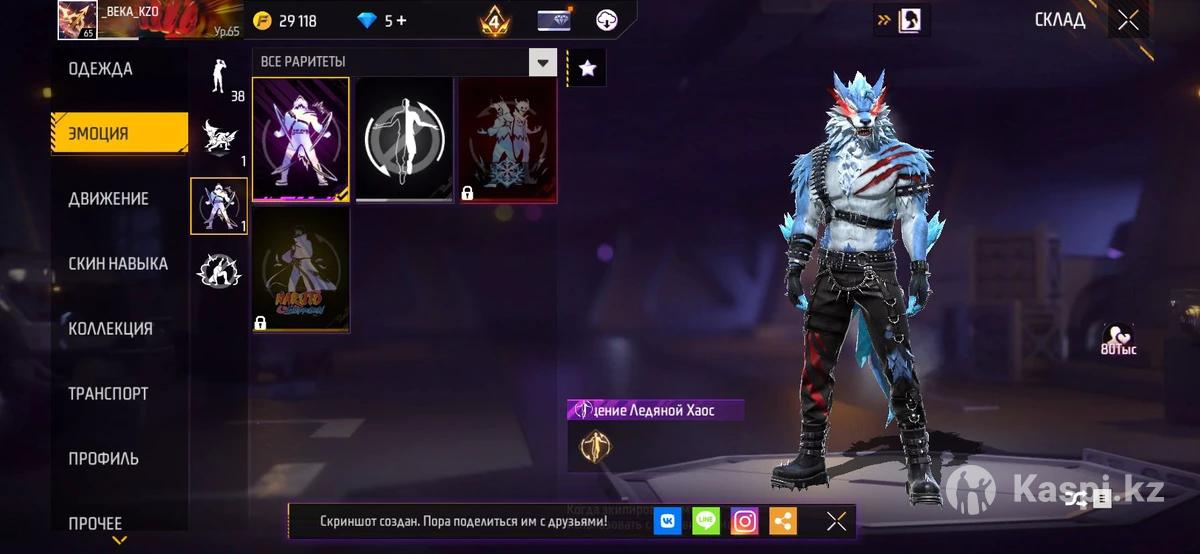Select the equipped purple archer emote card
This screenshot has width=1200, height=554.
pyautogui.click(x=301, y=140)
